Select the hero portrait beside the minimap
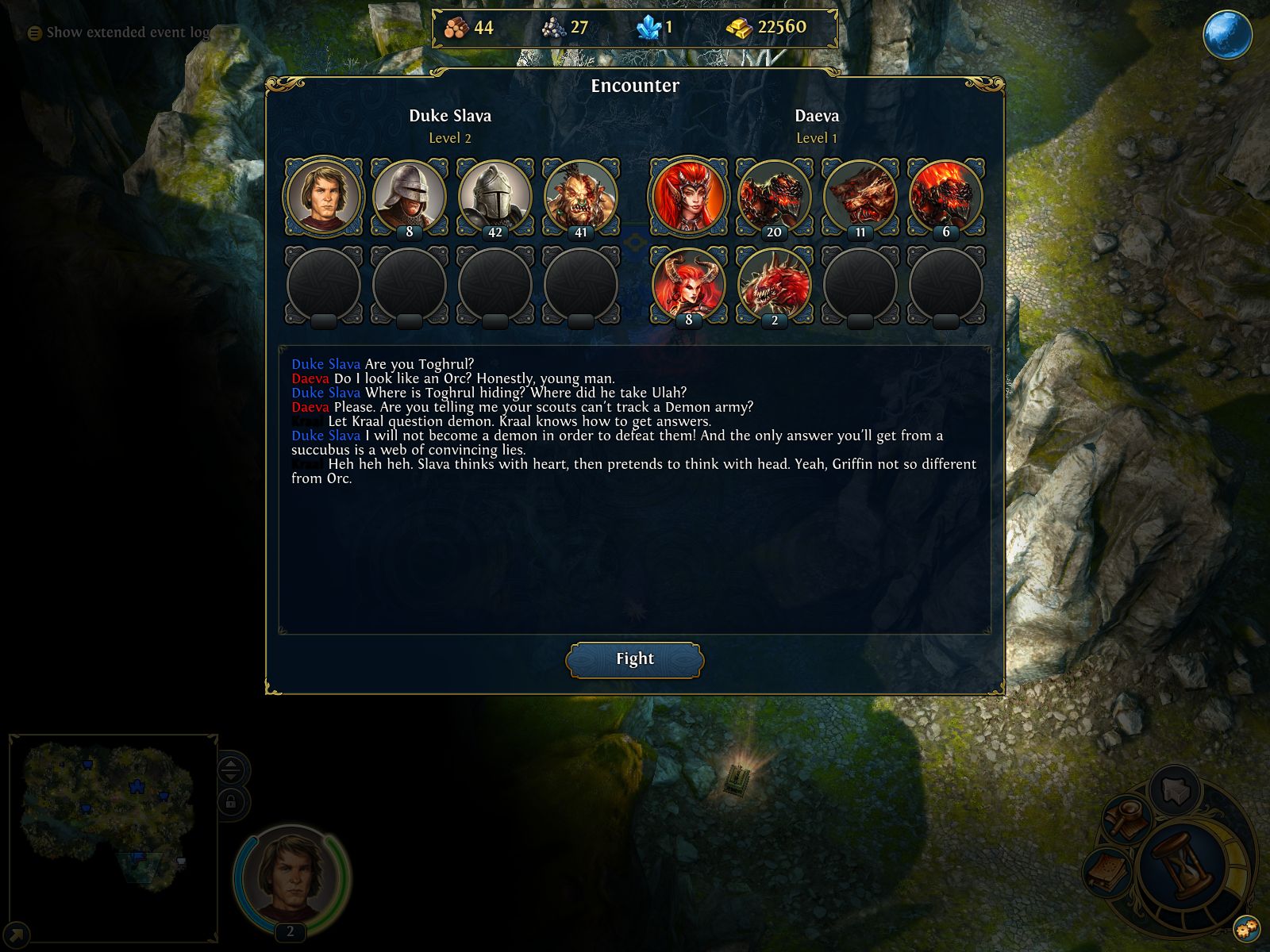 291,875
